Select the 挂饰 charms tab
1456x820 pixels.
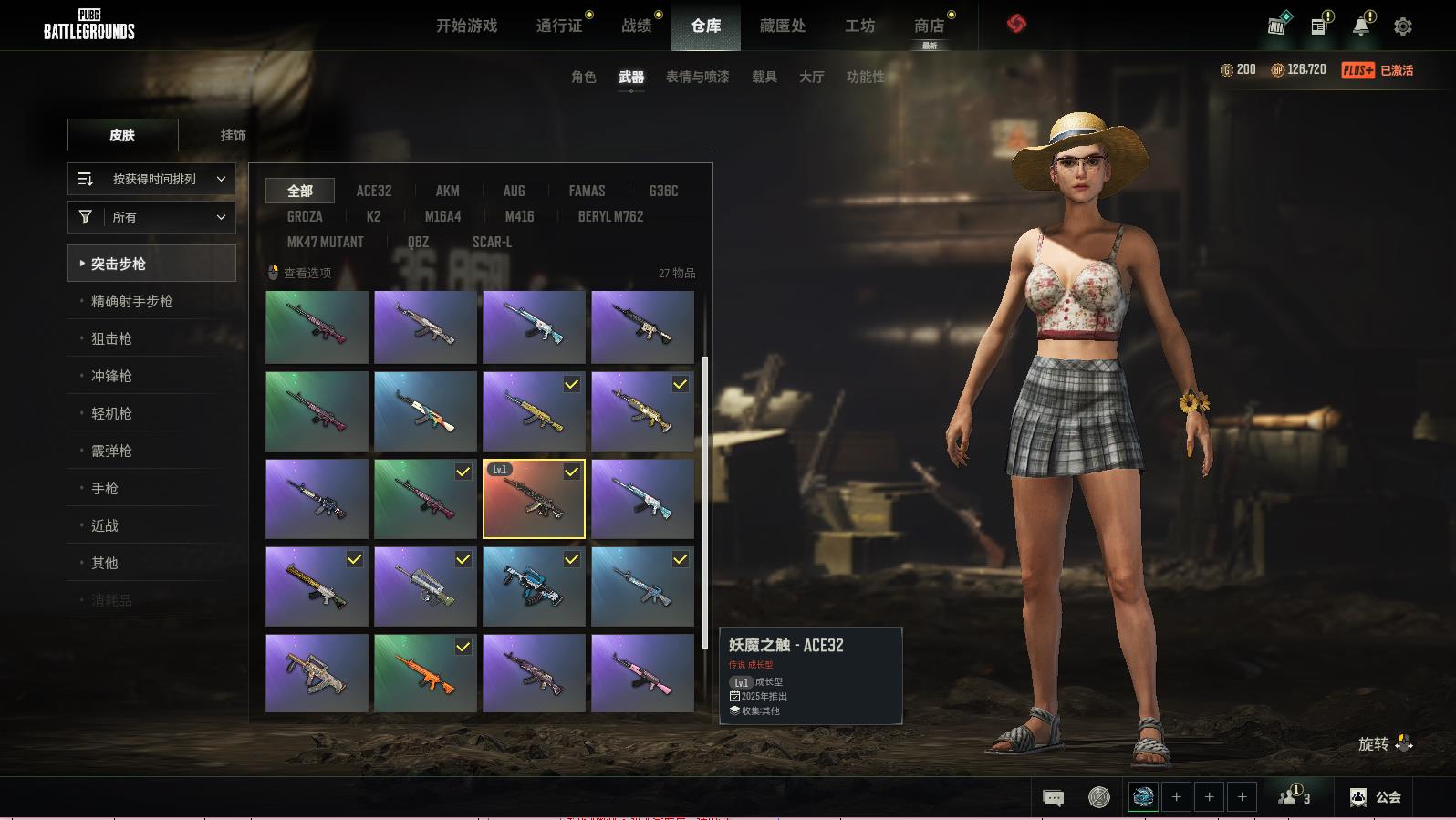click(233, 135)
